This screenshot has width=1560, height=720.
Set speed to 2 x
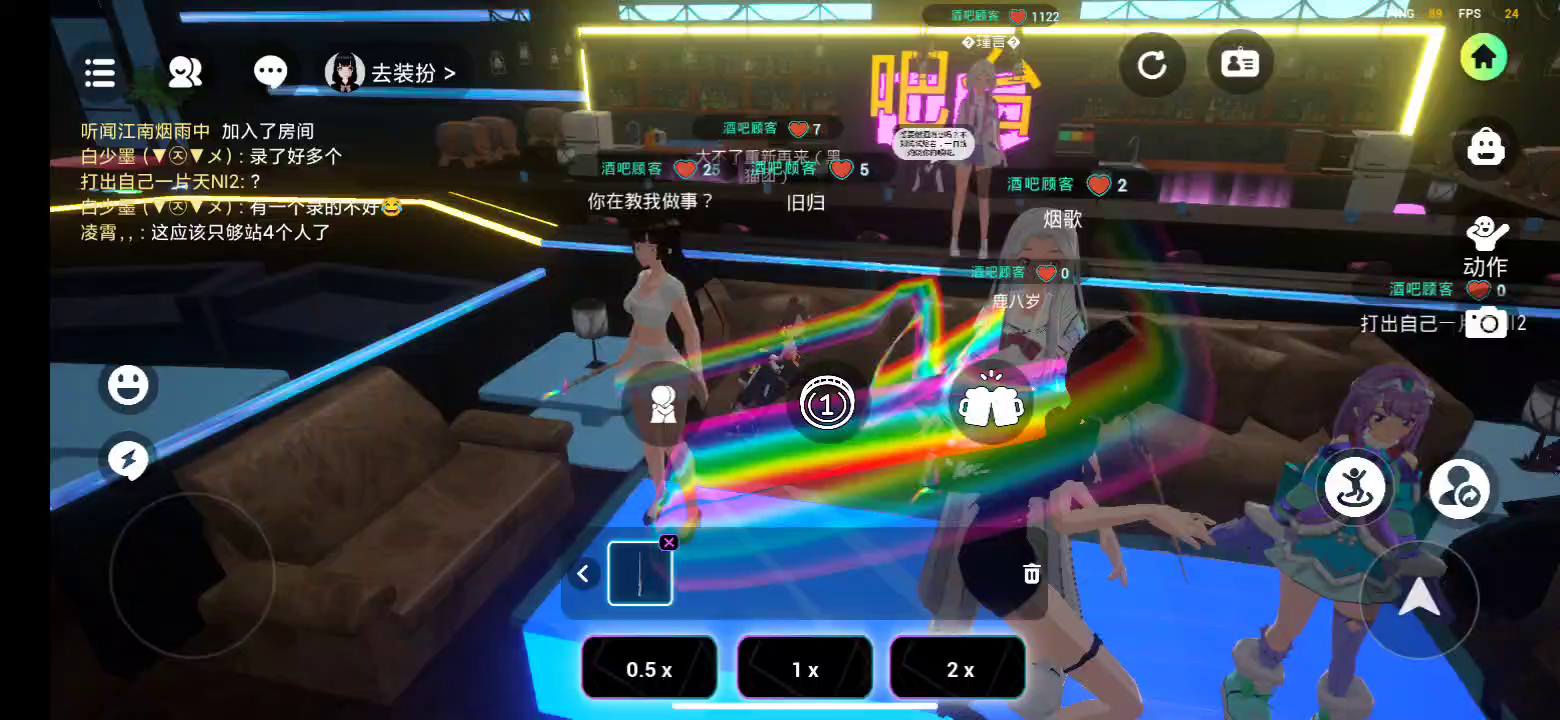[959, 669]
